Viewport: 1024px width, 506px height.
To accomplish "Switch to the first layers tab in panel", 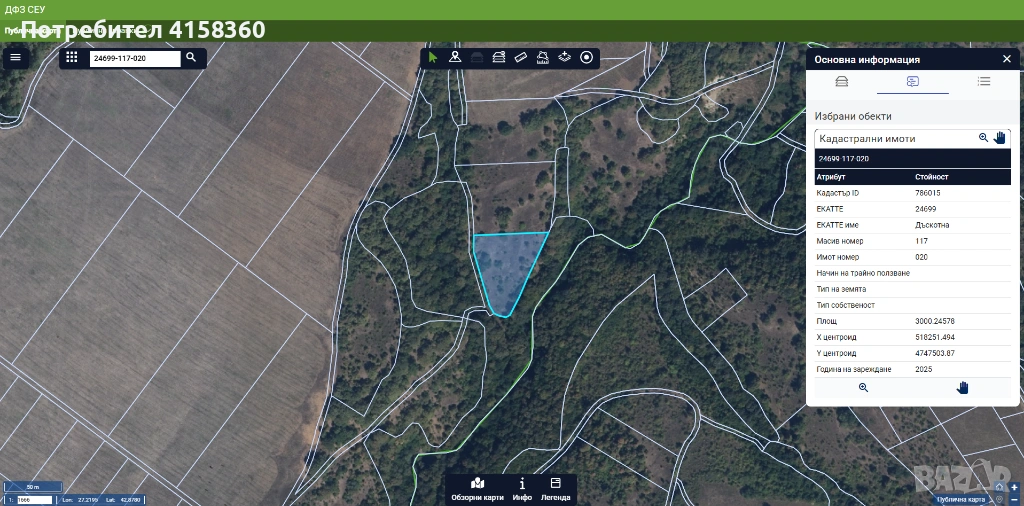I will 841,82.
